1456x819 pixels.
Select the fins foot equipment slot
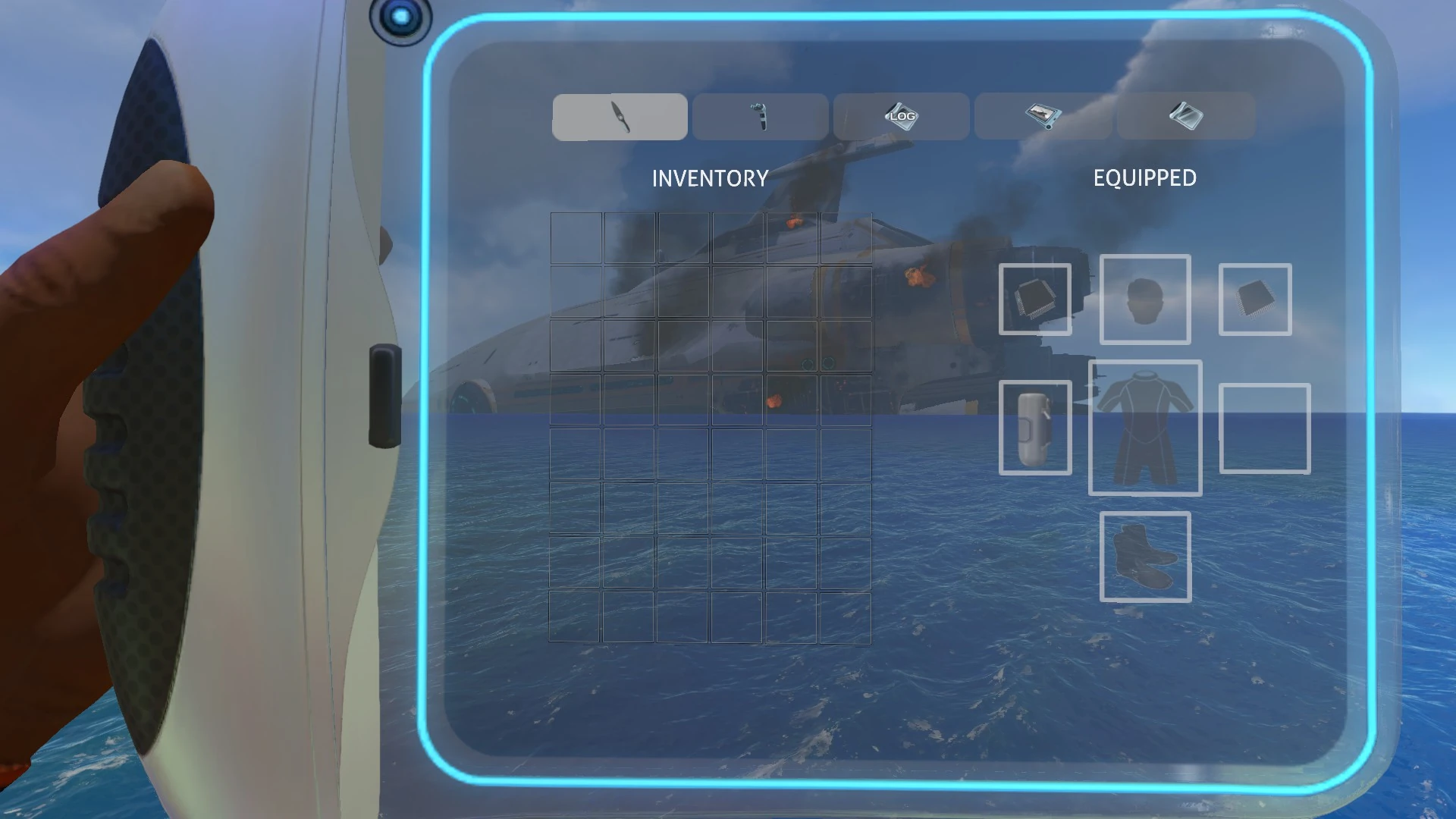1145,559
